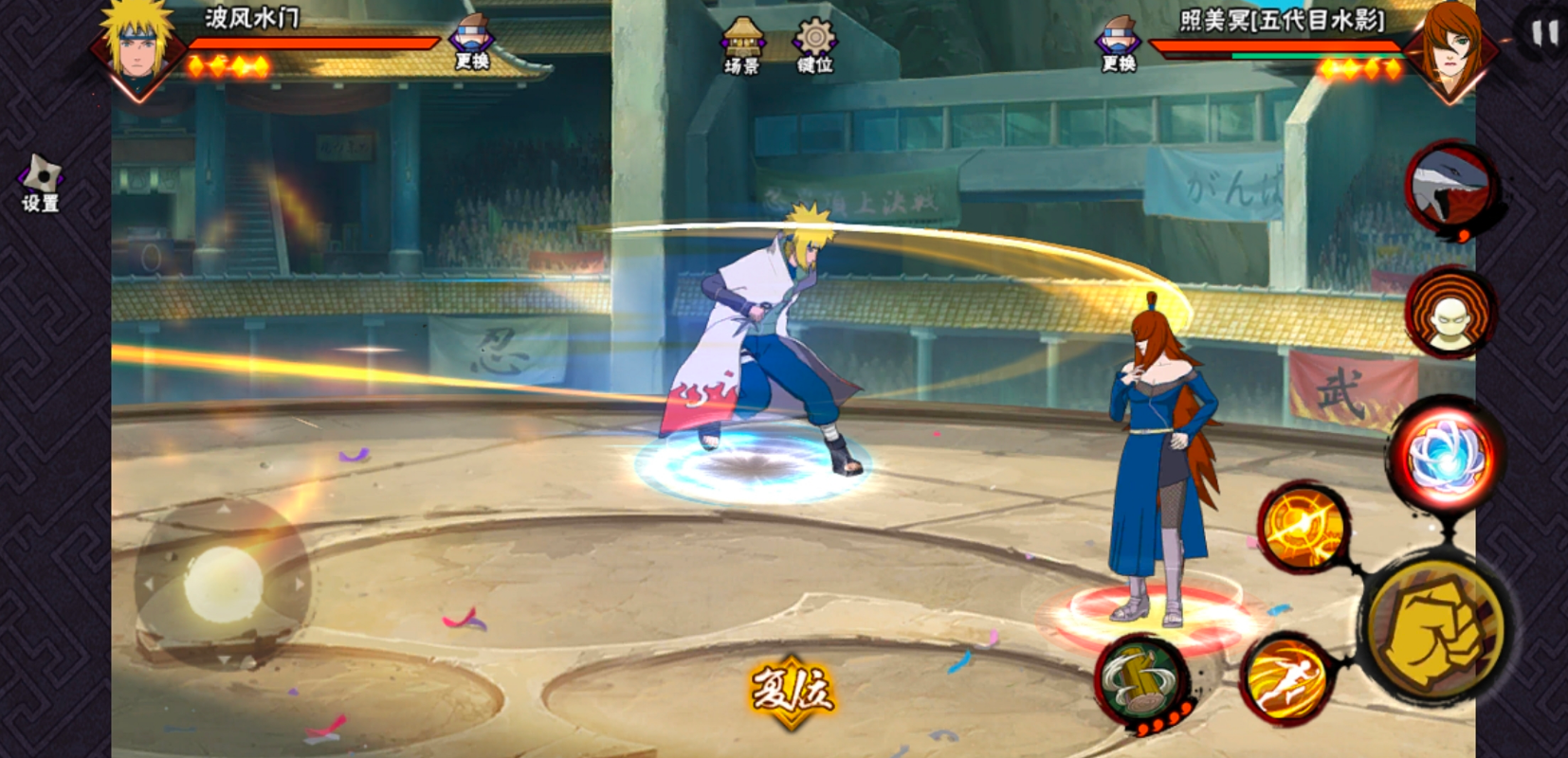Click 更换 under Minato's health bar
Screen dimensions: 1568x758
tap(471, 44)
